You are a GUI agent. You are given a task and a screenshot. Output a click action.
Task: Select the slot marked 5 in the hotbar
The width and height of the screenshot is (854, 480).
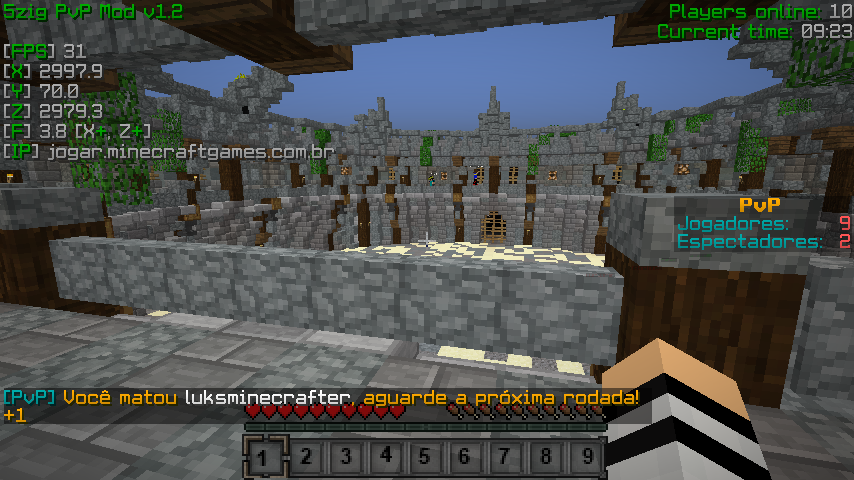tap(425, 458)
